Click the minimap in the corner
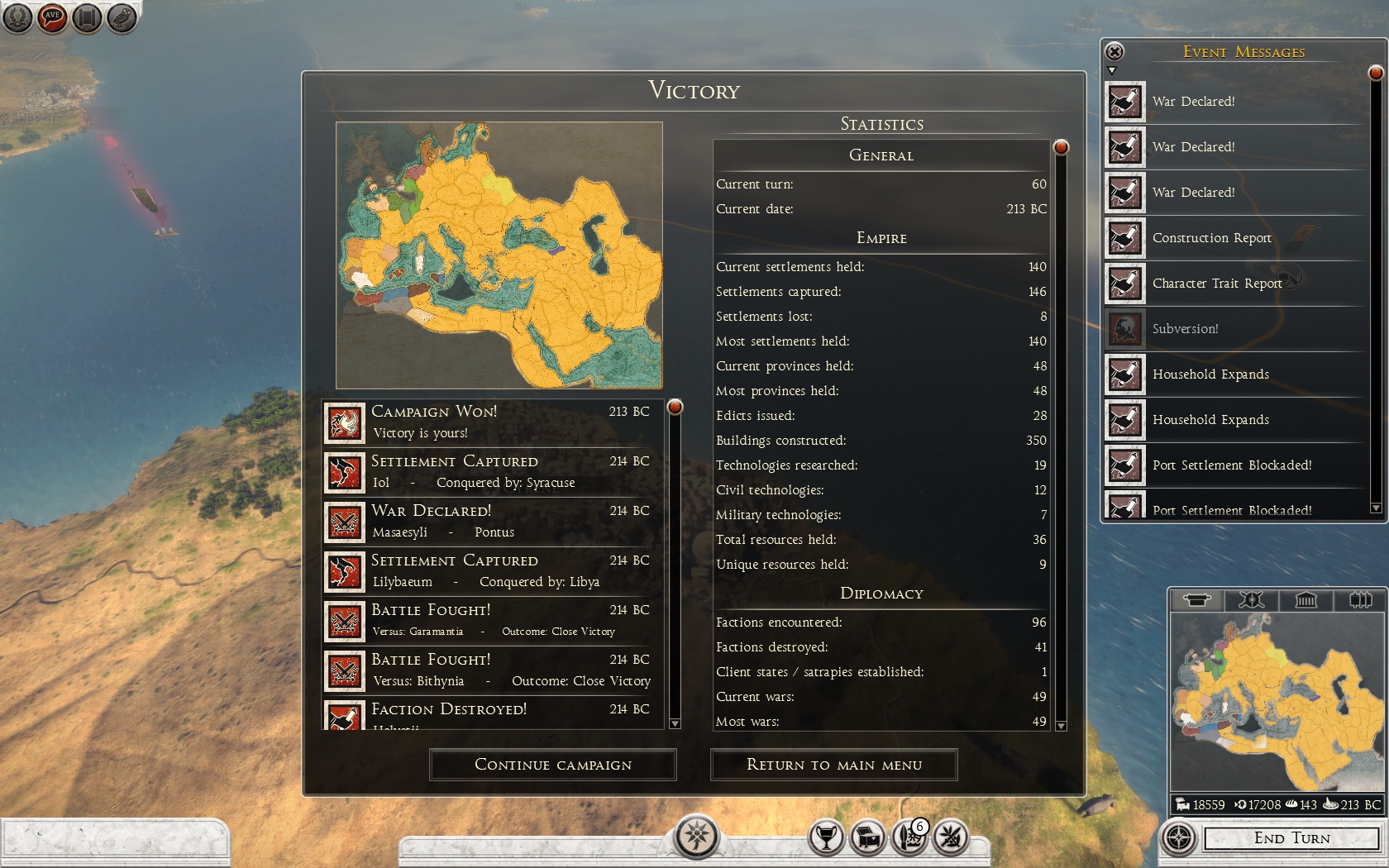This screenshot has width=1389, height=868. pyautogui.click(x=1276, y=703)
